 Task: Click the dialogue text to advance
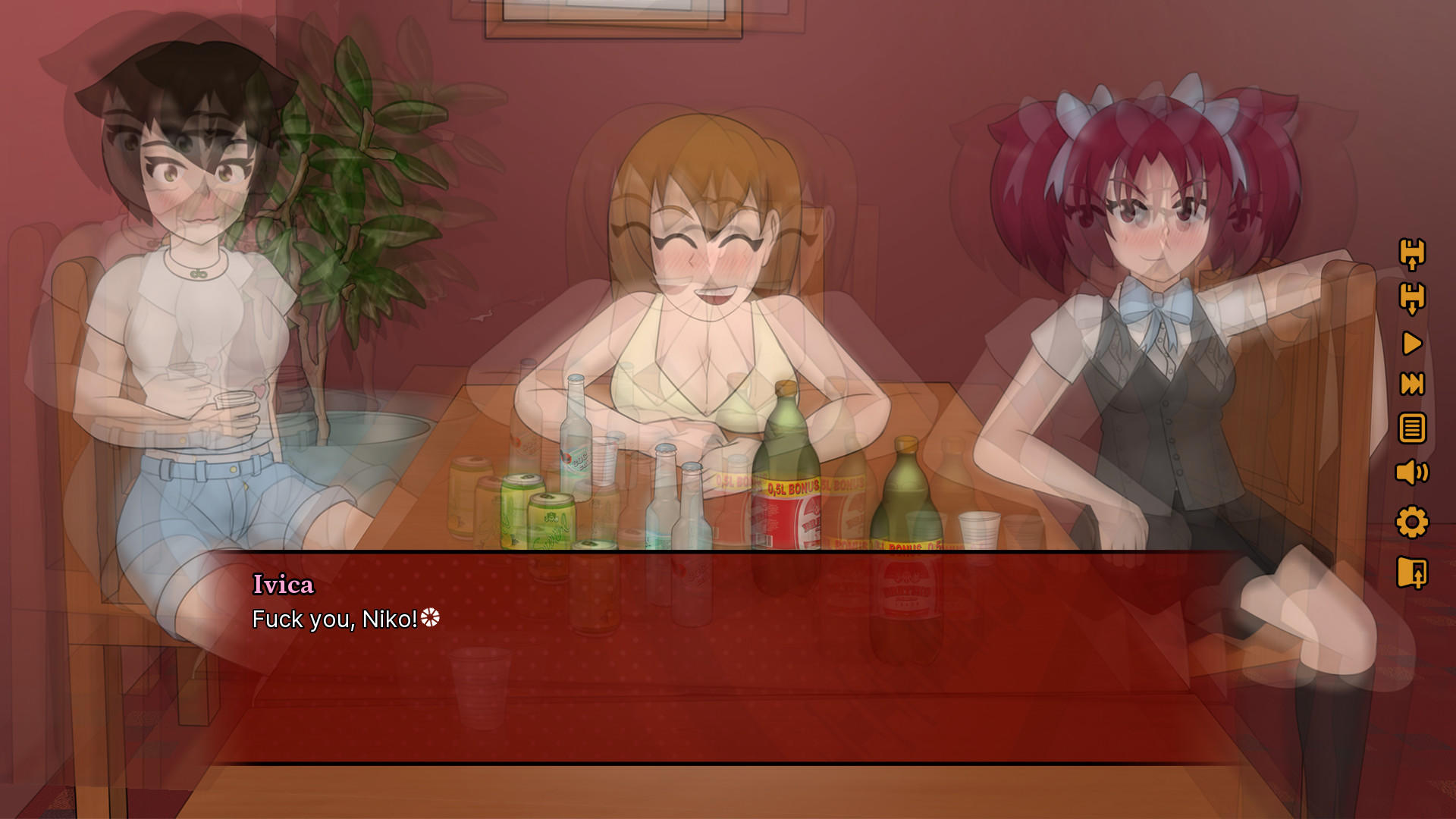334,620
